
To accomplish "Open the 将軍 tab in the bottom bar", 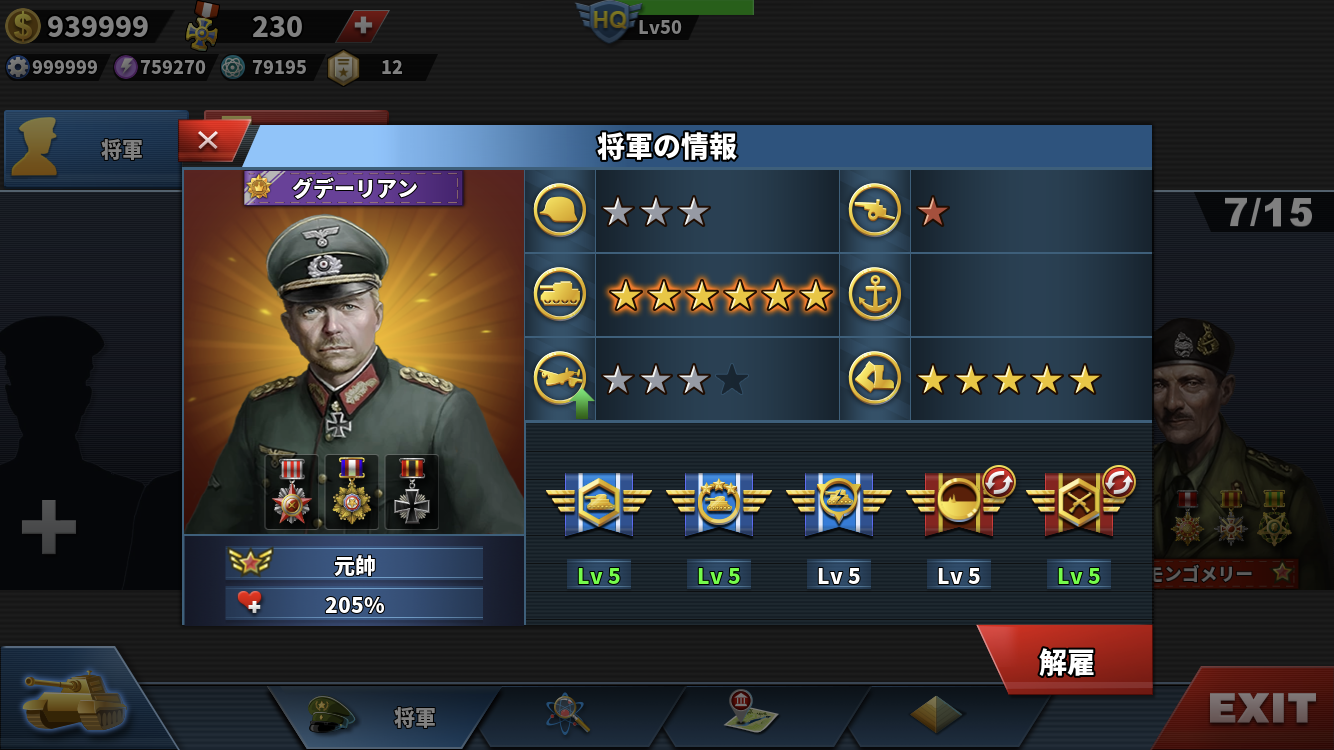I will point(385,717).
